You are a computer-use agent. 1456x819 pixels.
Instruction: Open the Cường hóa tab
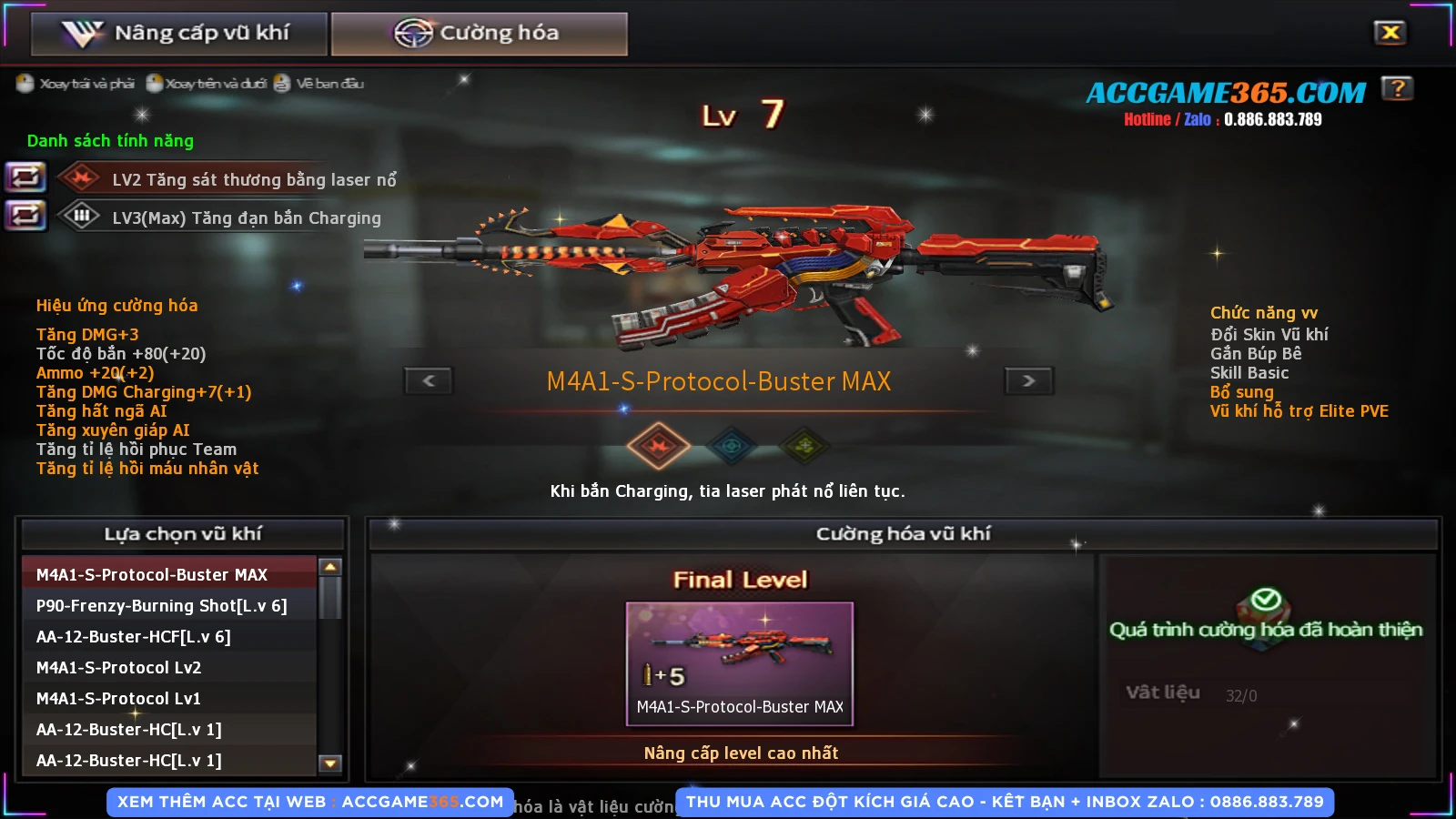click(479, 34)
